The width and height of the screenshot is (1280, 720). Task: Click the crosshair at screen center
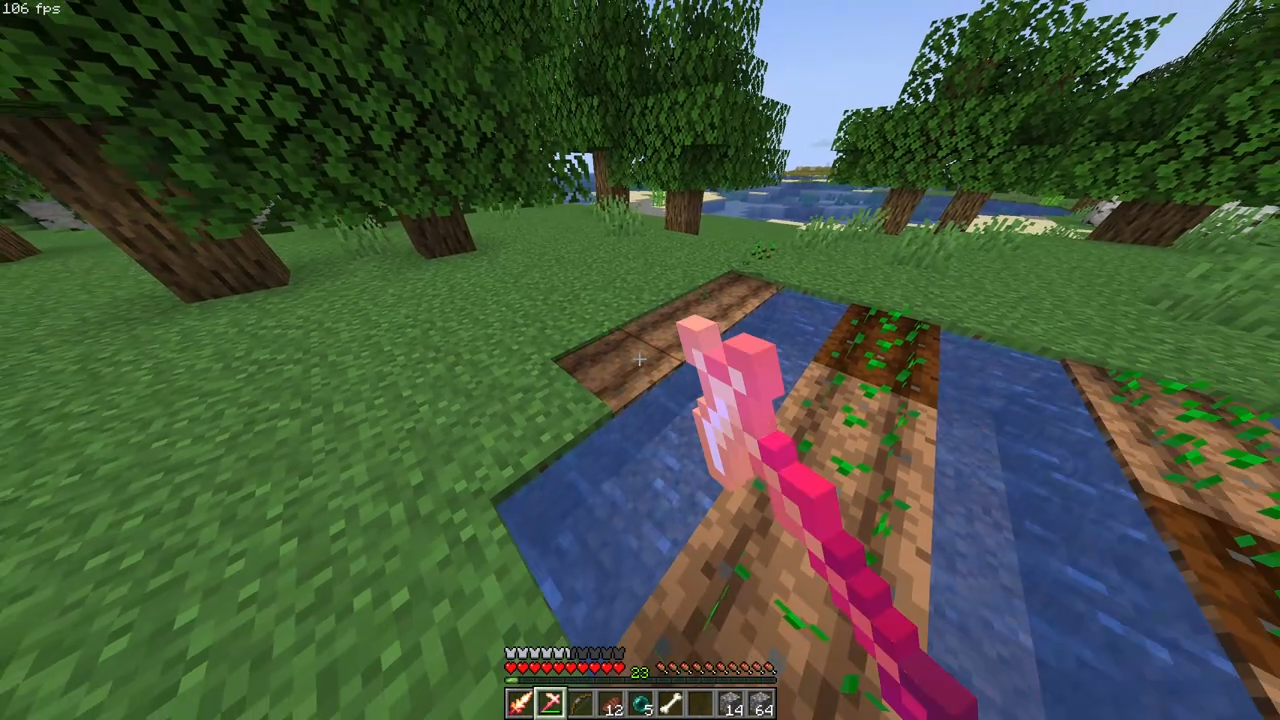pyautogui.click(x=640, y=360)
